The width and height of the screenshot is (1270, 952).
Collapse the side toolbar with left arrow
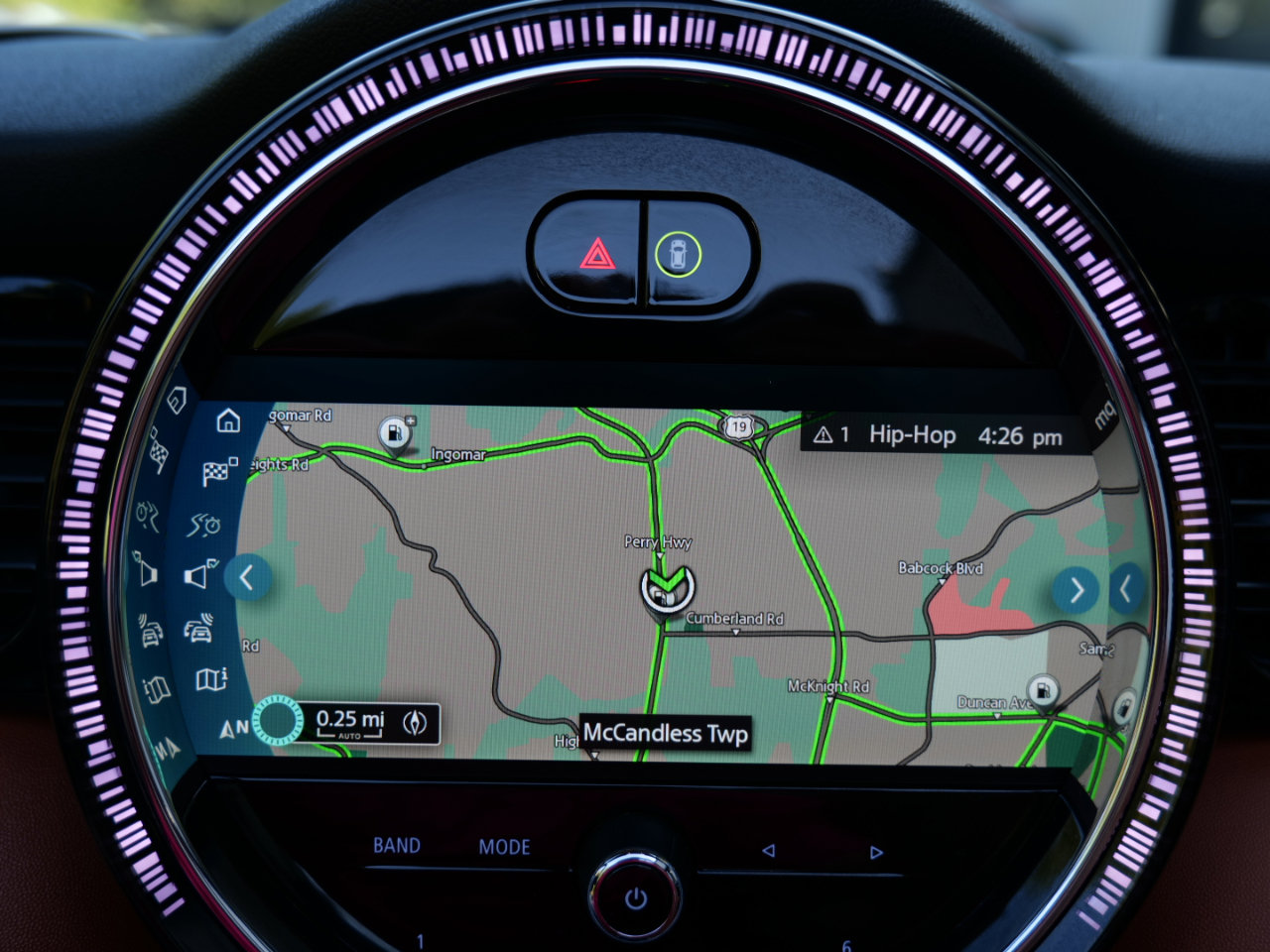tap(247, 577)
